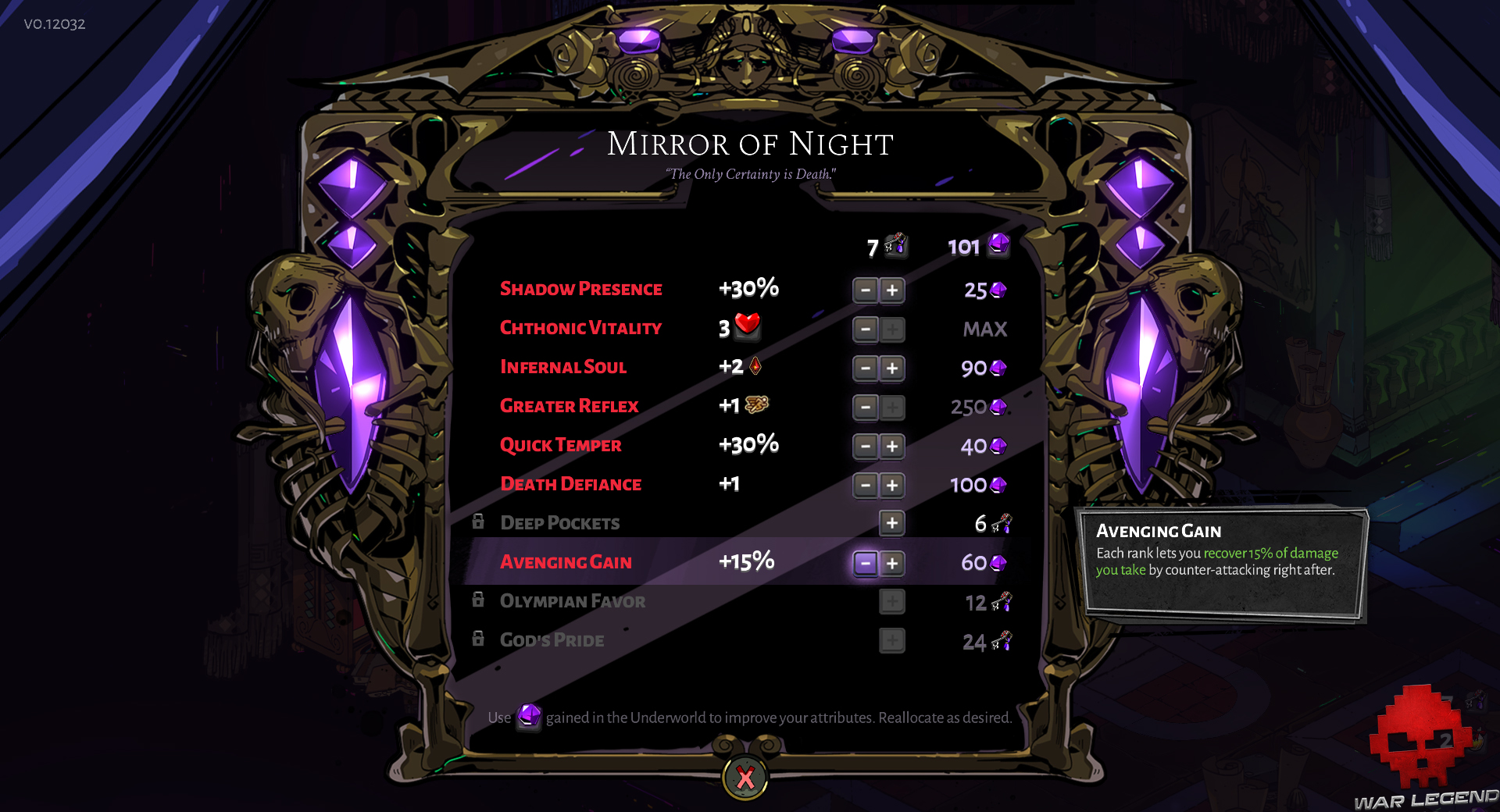Click the key counter icon at top
1500x812 pixels.
click(895, 247)
